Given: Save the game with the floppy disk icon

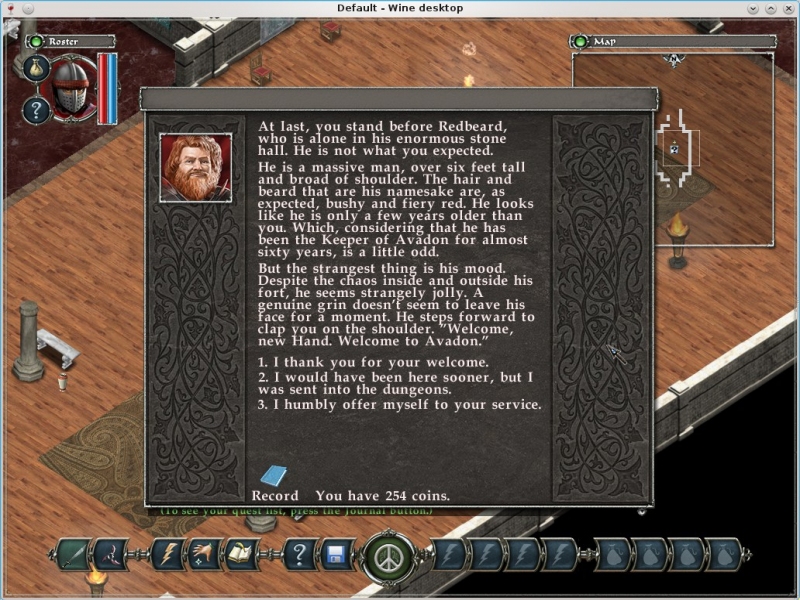Looking at the screenshot, I should [x=336, y=554].
